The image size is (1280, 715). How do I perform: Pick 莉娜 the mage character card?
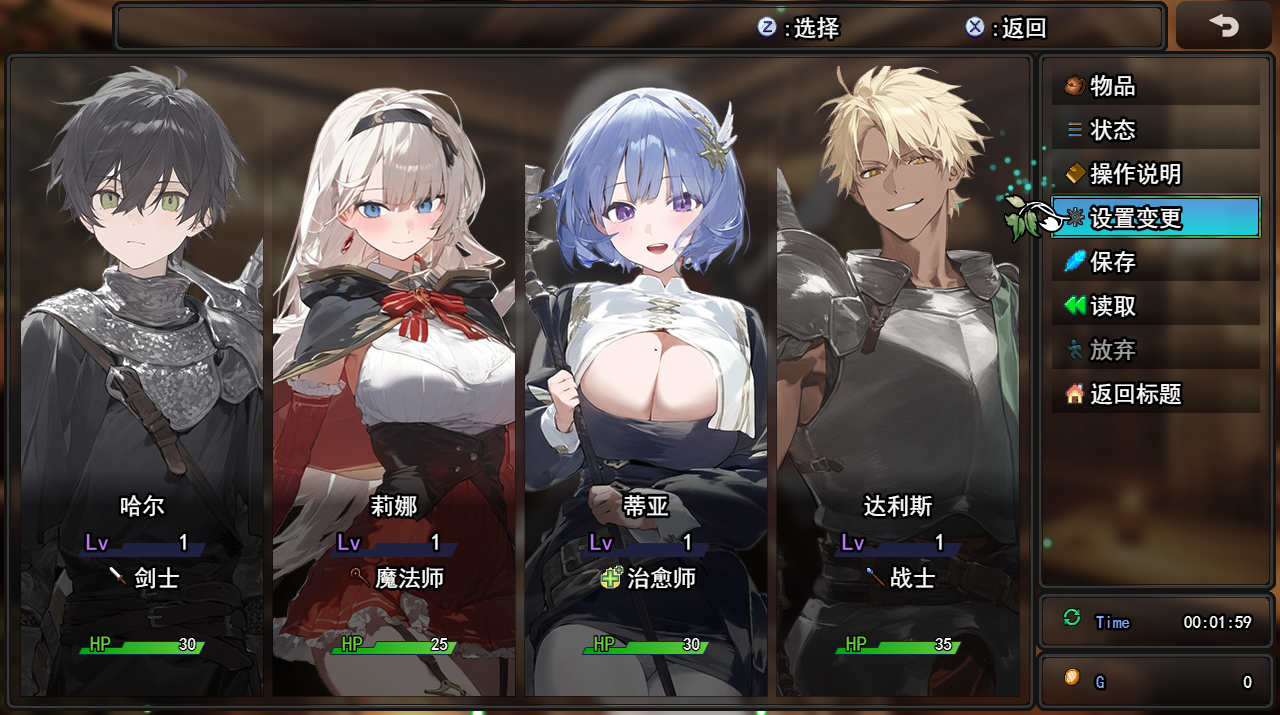click(x=394, y=380)
